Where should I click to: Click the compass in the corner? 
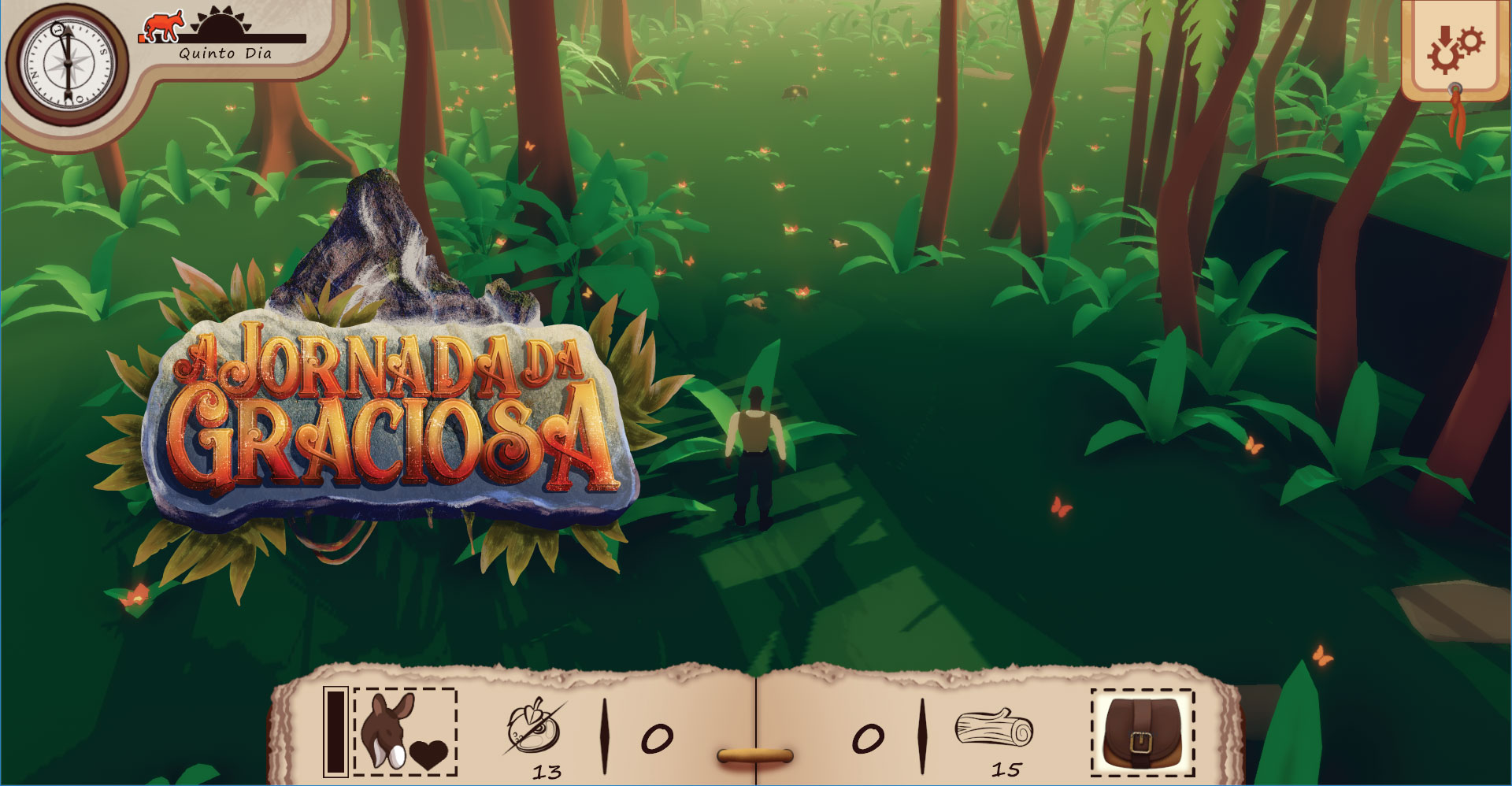(66, 63)
